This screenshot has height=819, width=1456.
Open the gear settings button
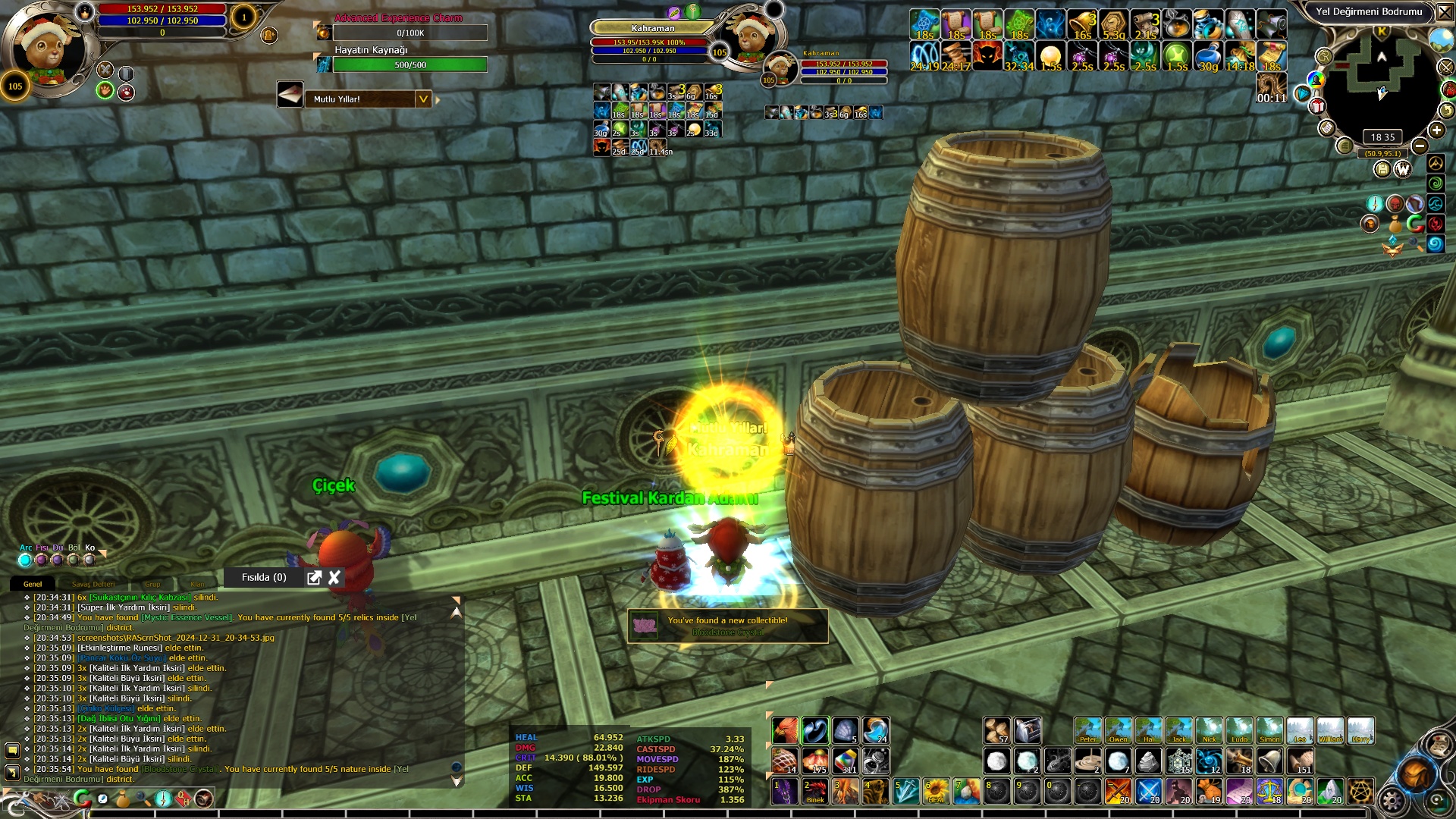(1392, 800)
